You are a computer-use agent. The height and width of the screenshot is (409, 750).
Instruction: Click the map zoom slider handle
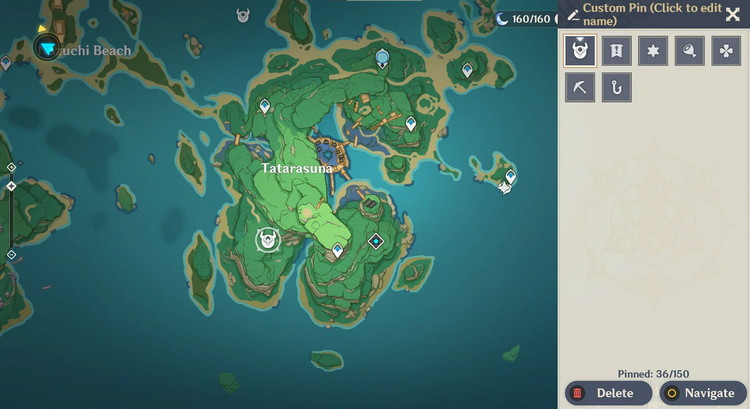coord(11,186)
